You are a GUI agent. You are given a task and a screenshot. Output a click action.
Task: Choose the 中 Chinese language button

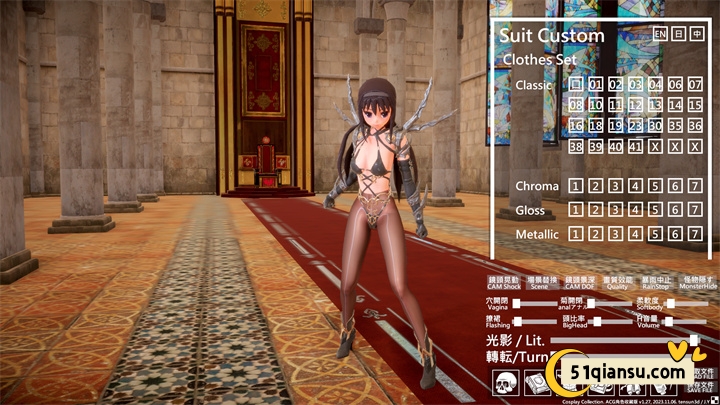[697, 34]
